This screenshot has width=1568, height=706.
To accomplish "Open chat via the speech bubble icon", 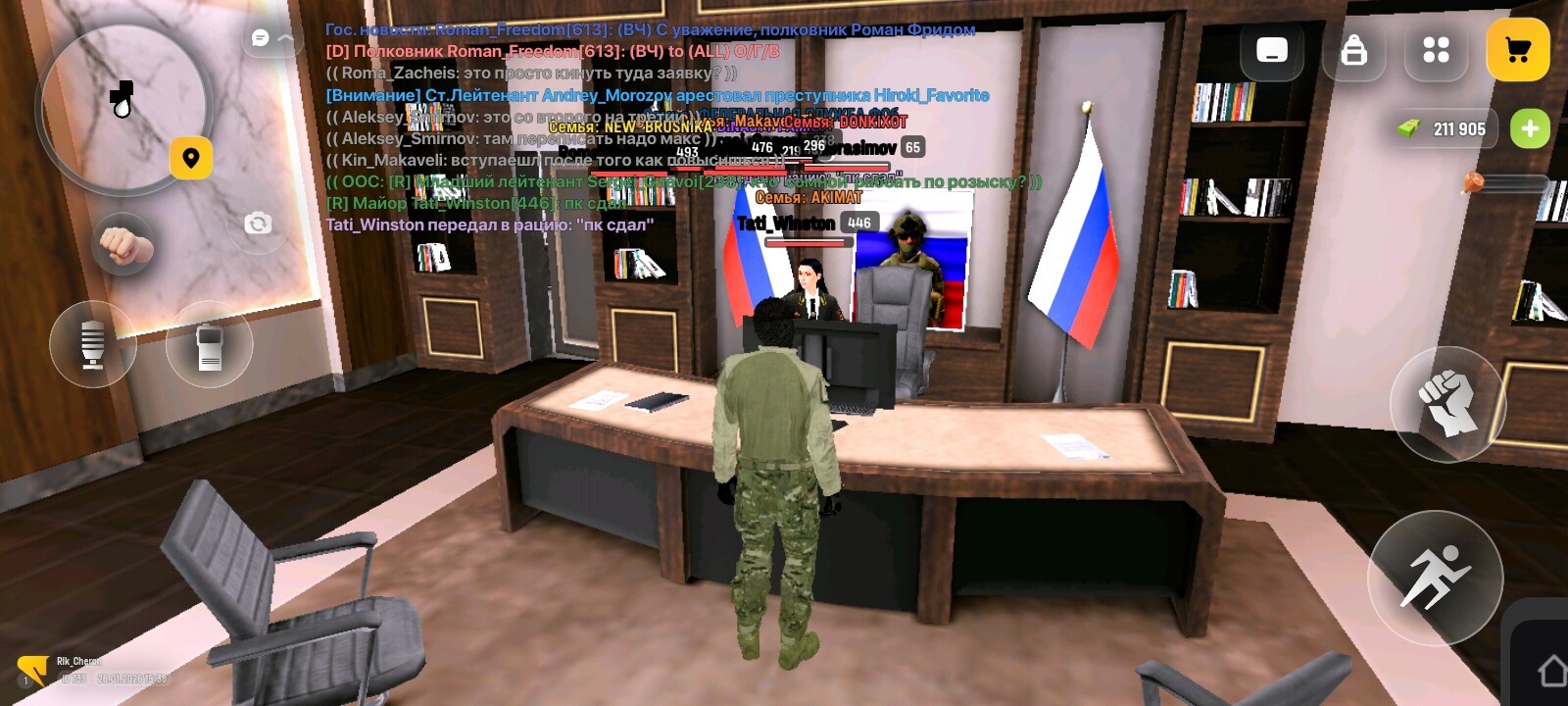I will [260, 37].
